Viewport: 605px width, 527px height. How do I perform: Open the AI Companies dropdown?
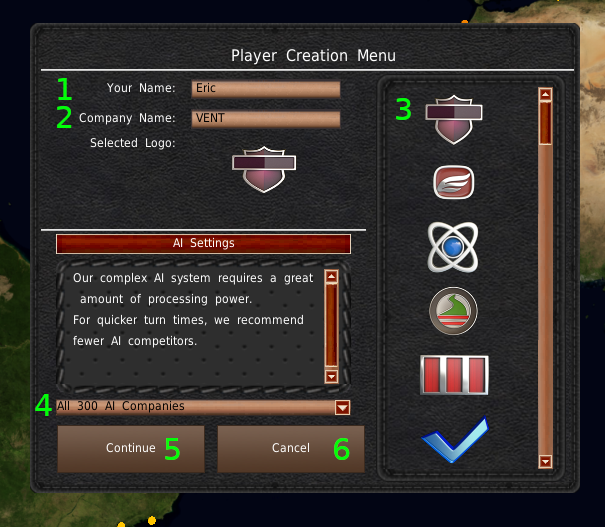click(x=343, y=407)
